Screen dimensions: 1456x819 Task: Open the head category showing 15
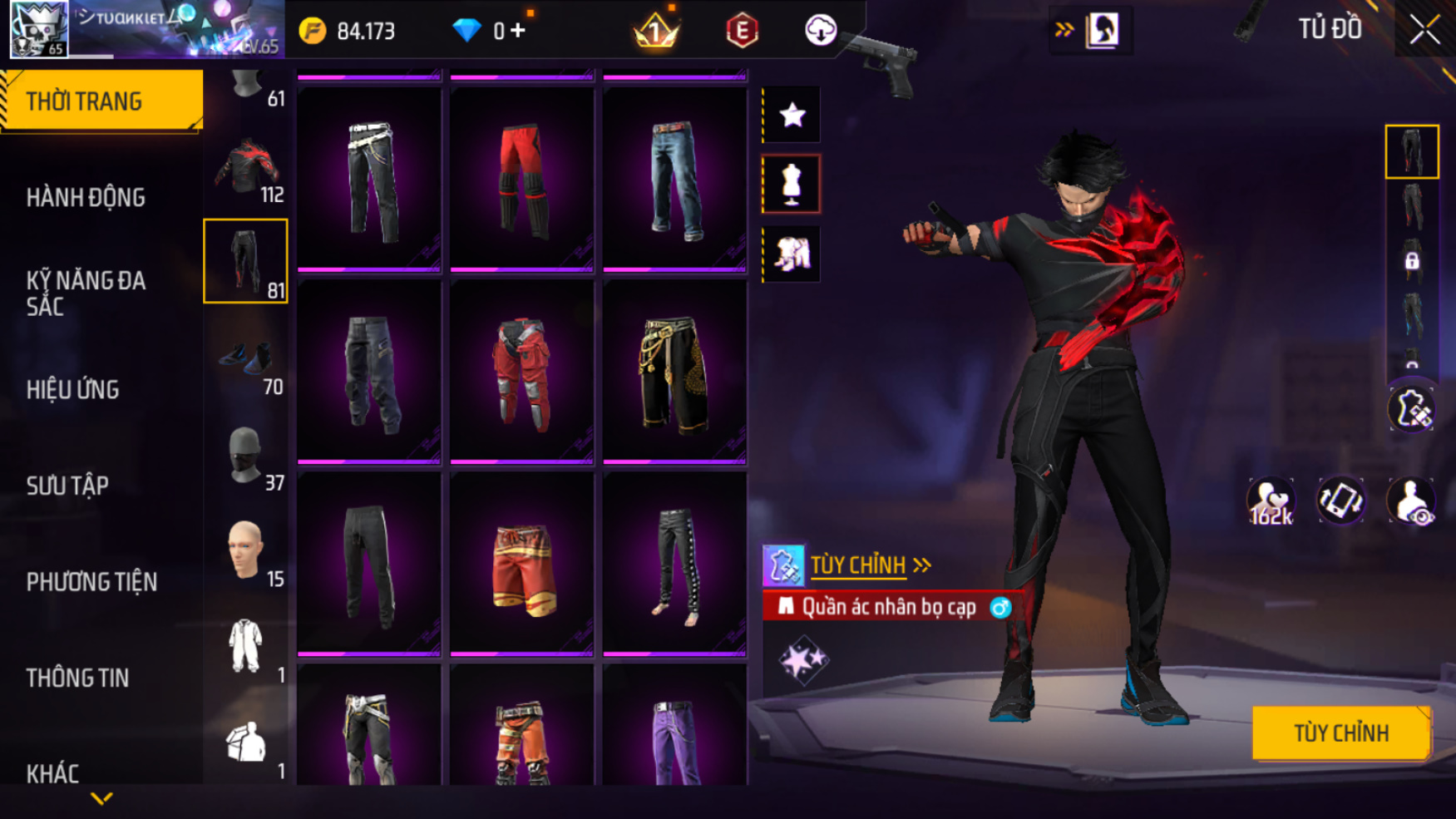click(246, 552)
